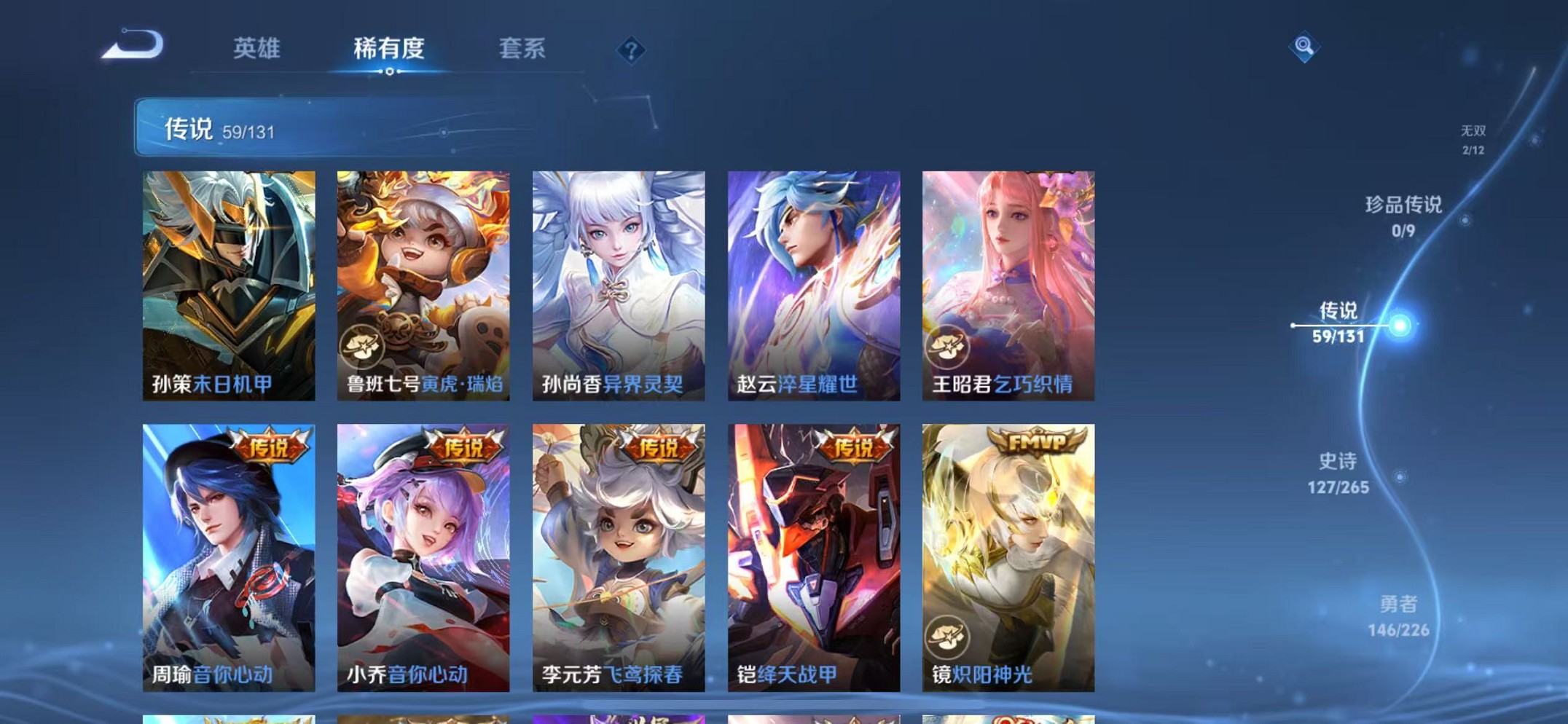
Task: Click the question mark help icon
Action: pyautogui.click(x=631, y=50)
